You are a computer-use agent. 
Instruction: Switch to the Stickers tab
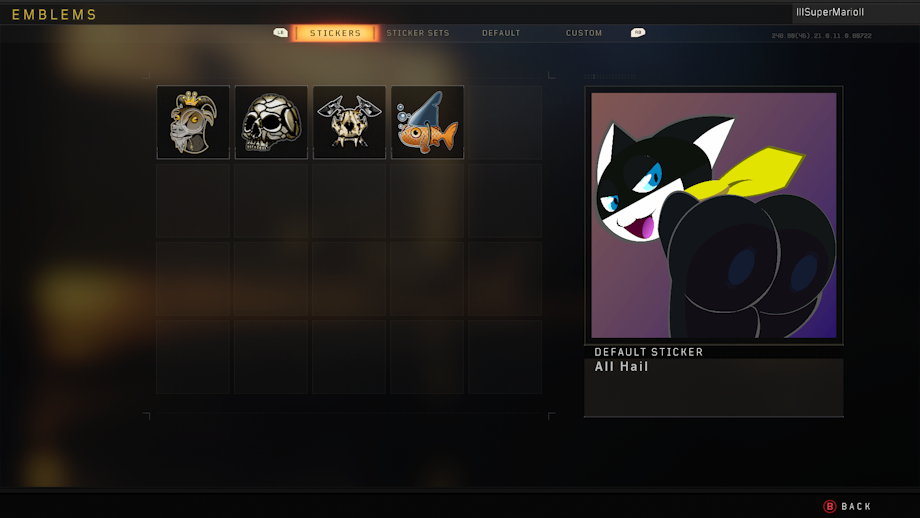pyautogui.click(x=335, y=33)
